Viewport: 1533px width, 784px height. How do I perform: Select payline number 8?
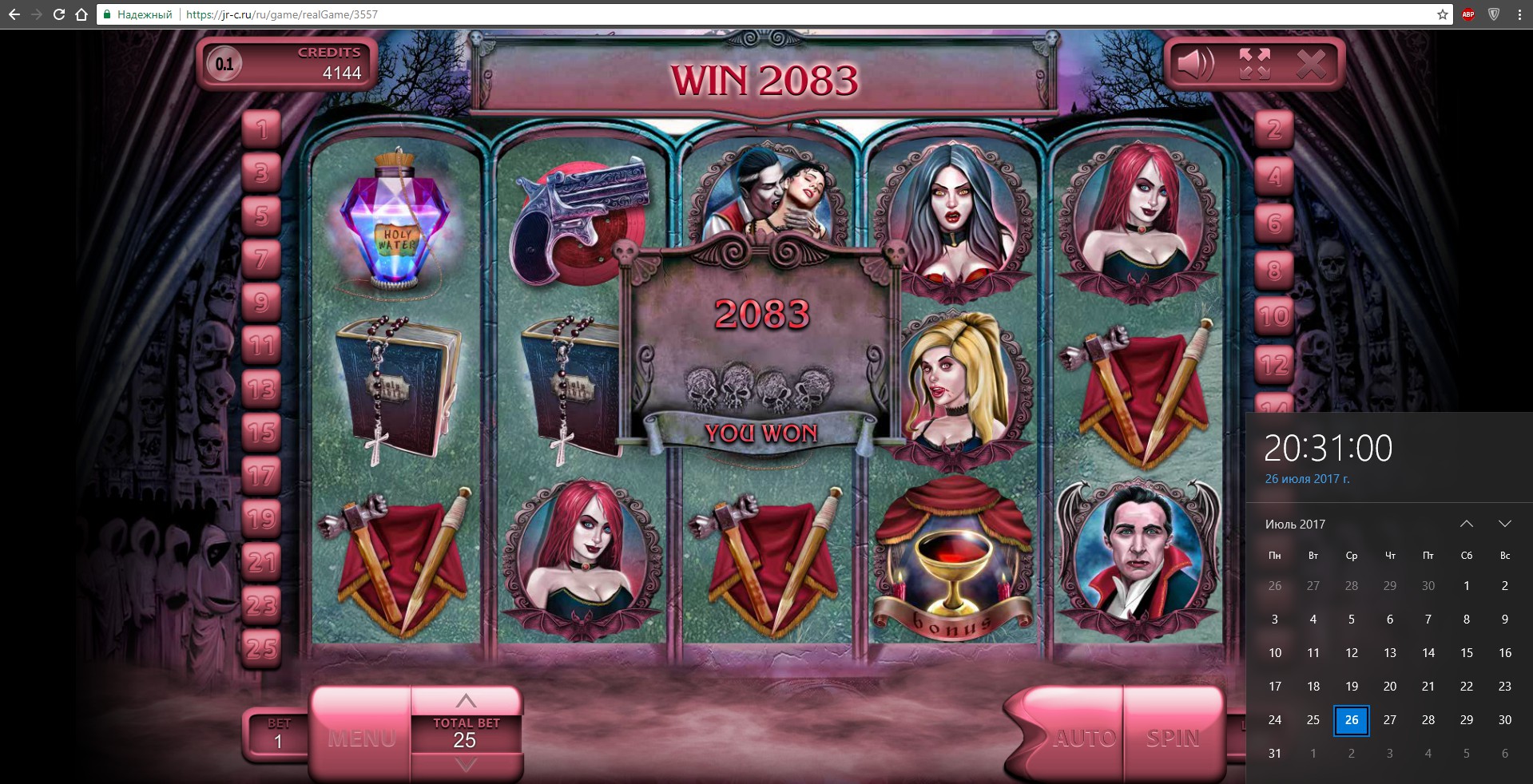click(1274, 271)
